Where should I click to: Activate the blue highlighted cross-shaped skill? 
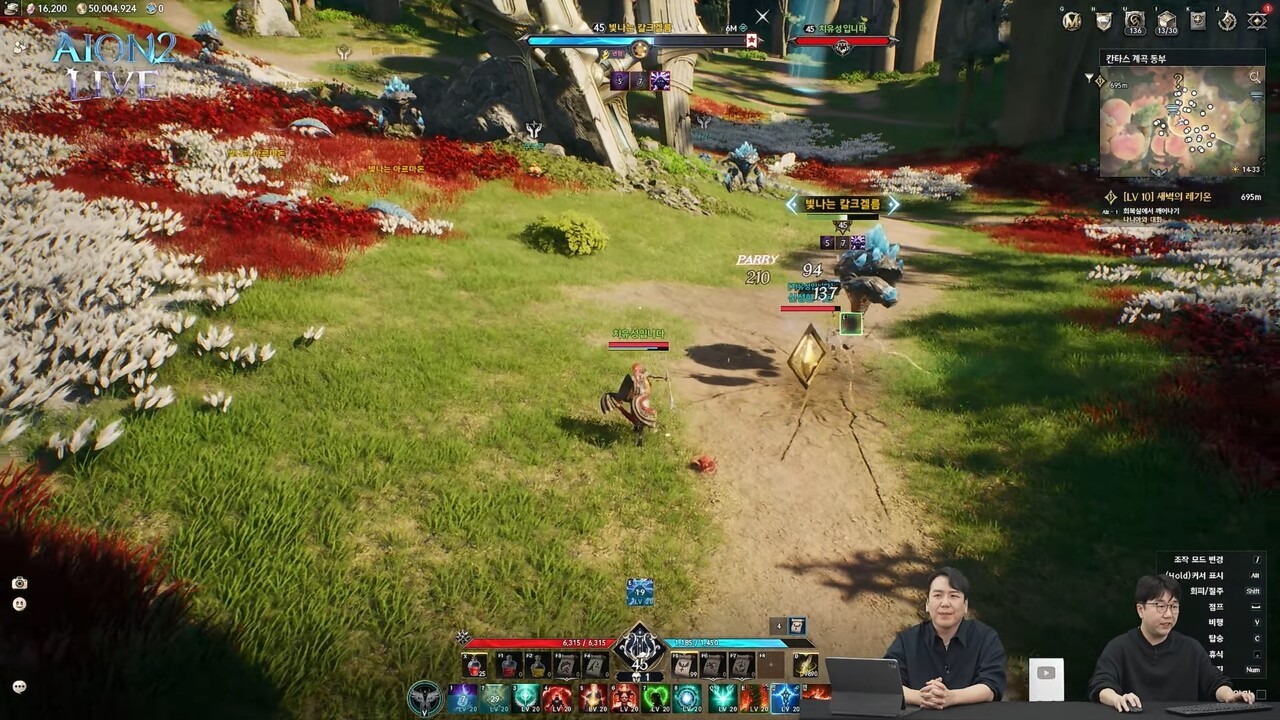(x=785, y=696)
